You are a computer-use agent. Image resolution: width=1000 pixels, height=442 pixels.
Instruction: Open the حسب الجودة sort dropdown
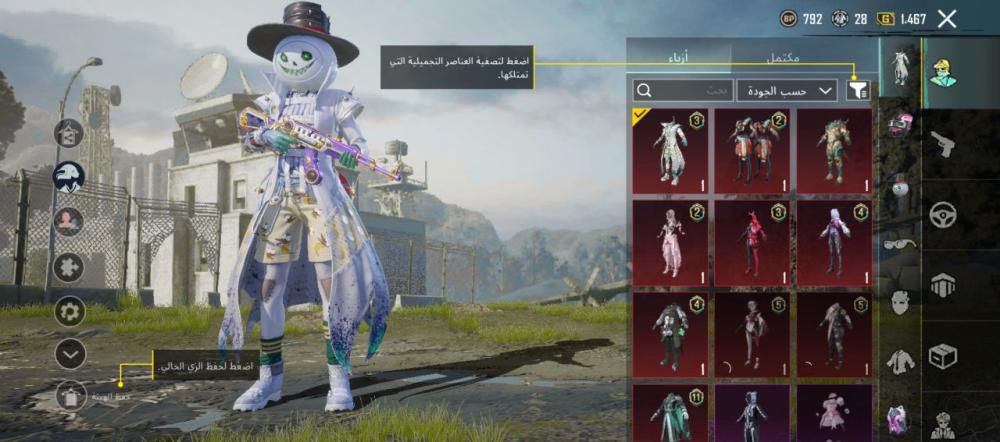coord(787,91)
